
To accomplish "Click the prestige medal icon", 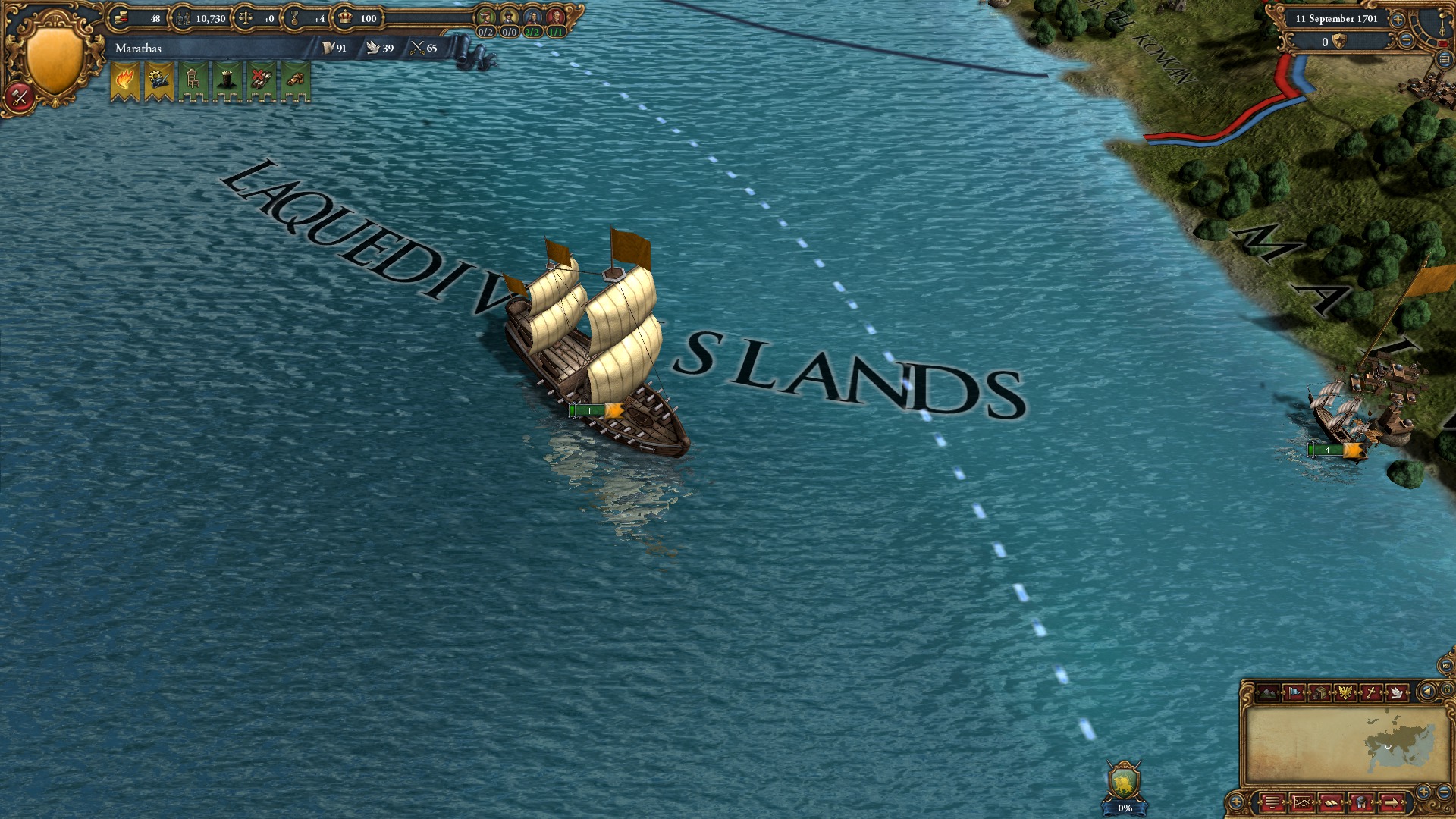I will click(x=295, y=17).
